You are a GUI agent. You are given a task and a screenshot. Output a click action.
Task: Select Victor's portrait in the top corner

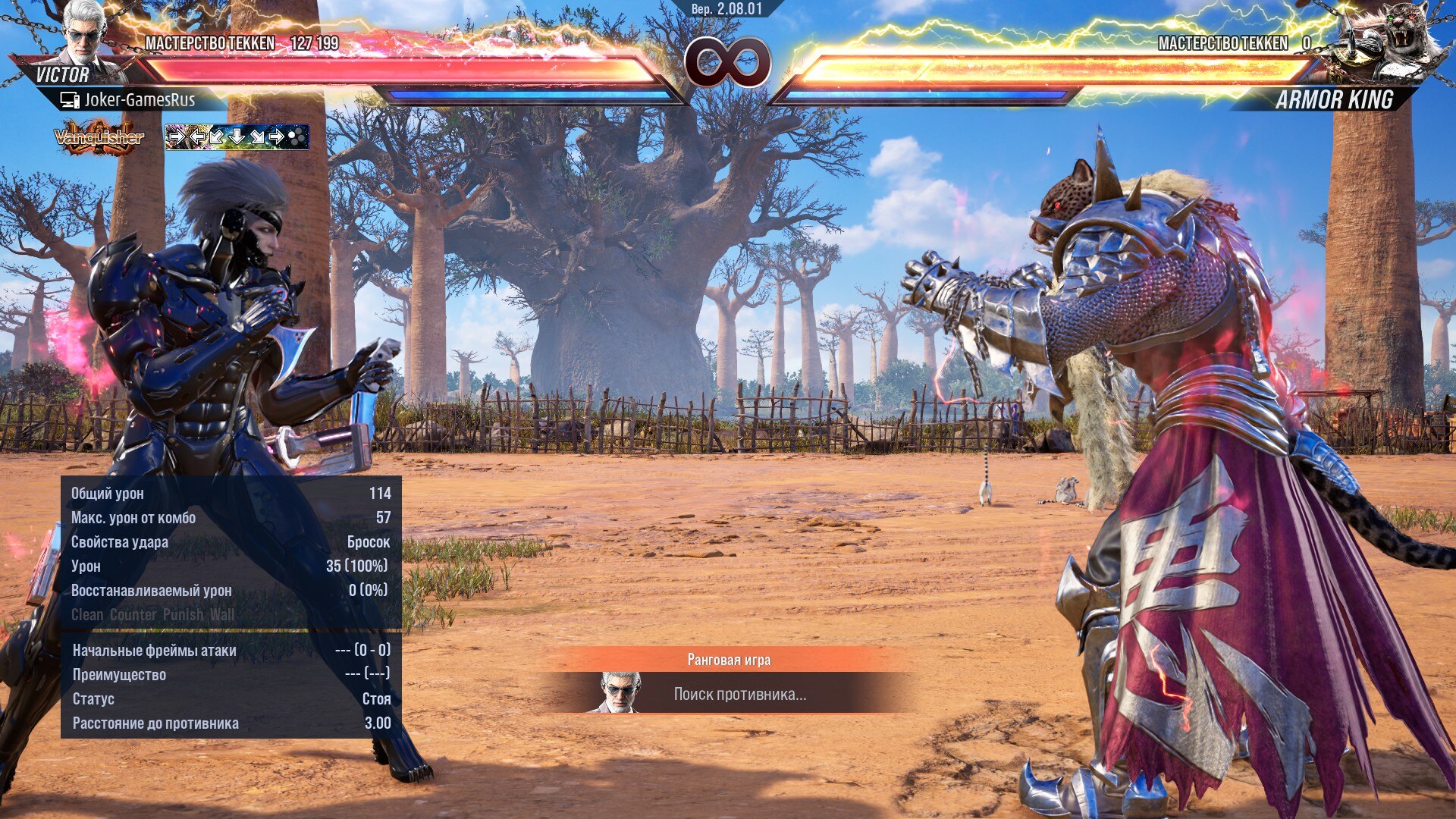tap(83, 33)
